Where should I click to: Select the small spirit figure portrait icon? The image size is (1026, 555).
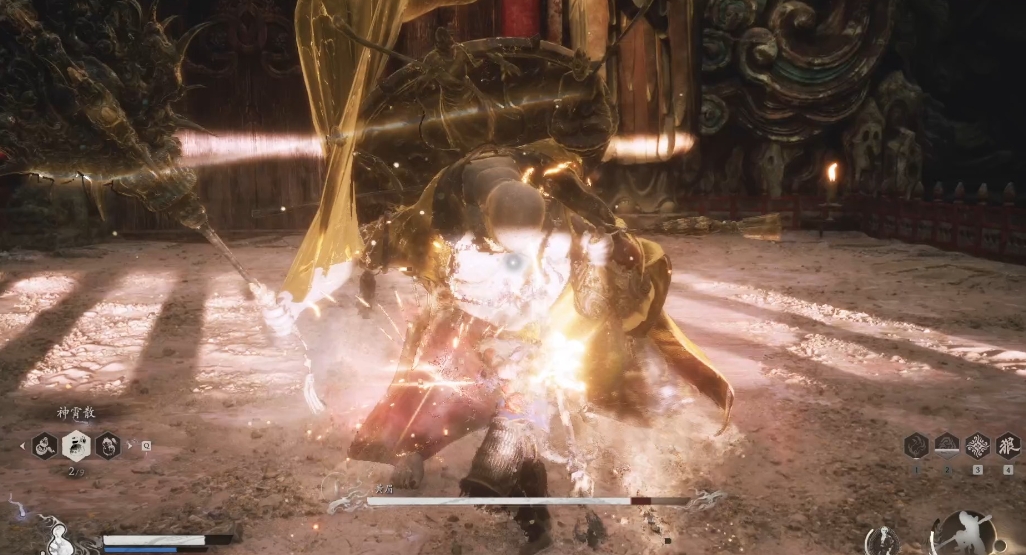pos(882,540)
